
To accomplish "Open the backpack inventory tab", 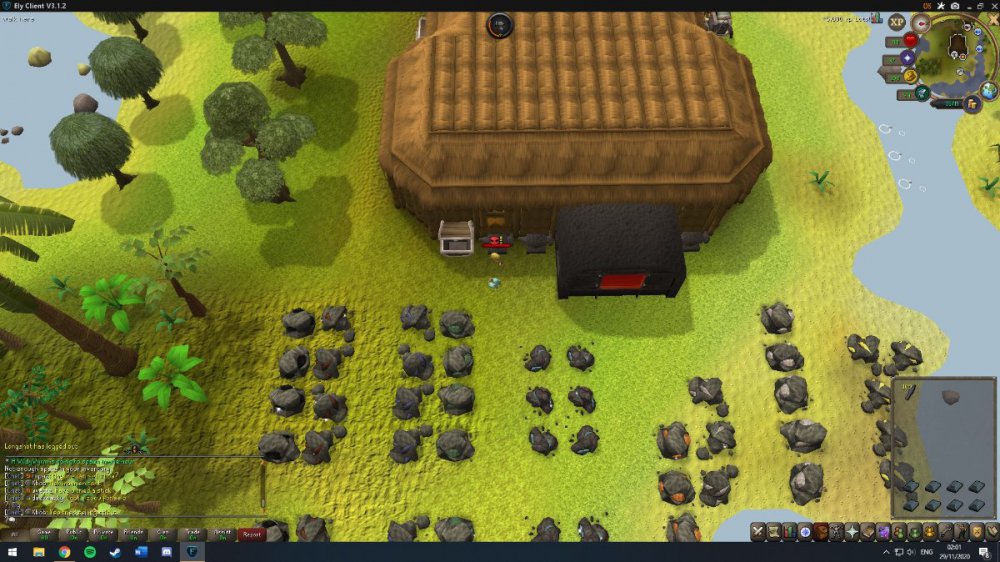I will tap(821, 531).
